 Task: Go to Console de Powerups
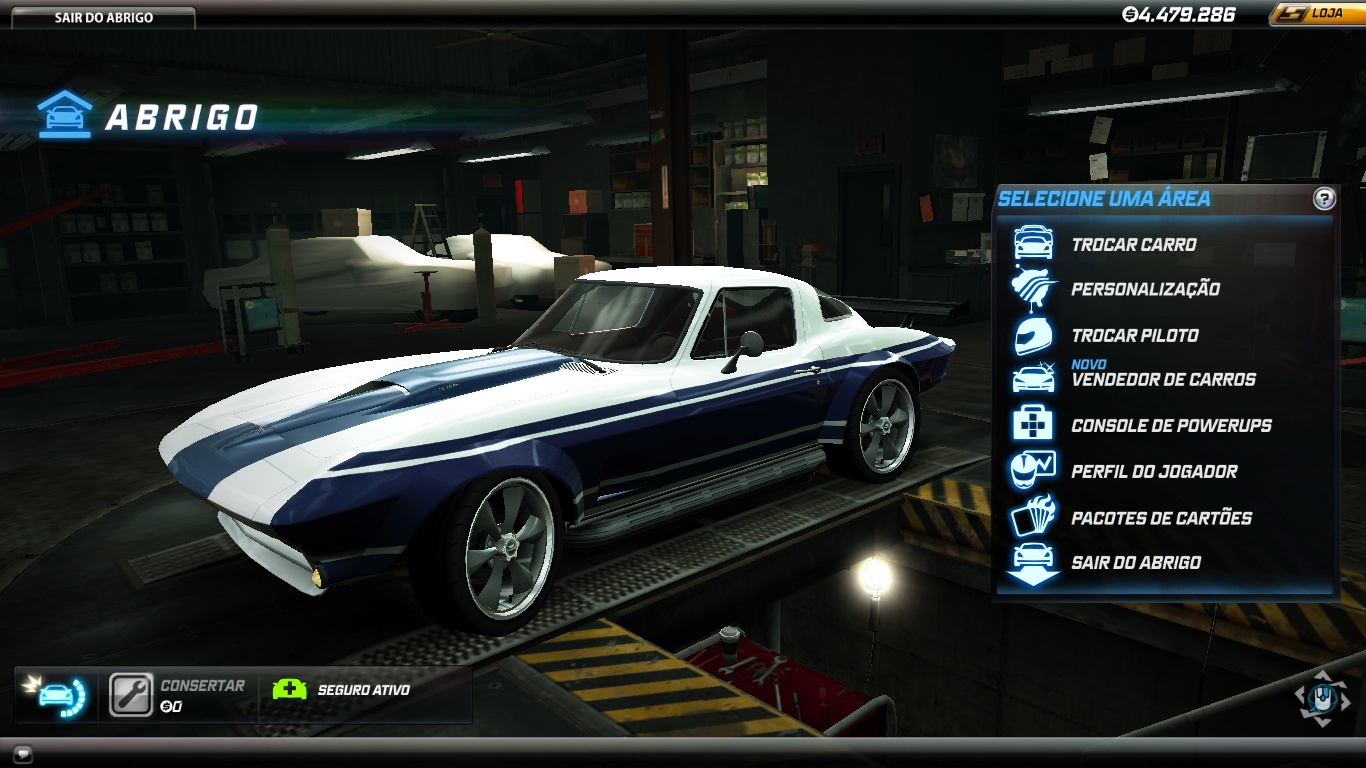(x=1171, y=426)
